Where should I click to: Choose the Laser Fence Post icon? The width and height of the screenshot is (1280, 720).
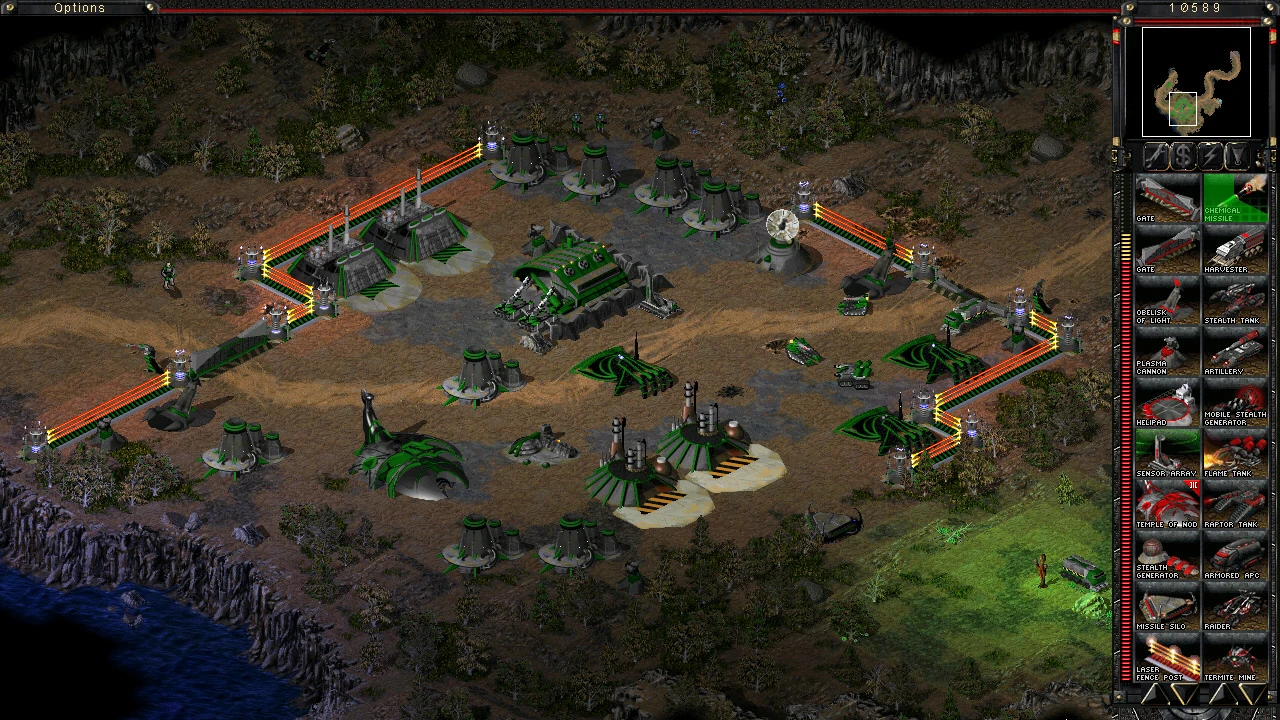pos(1167,658)
